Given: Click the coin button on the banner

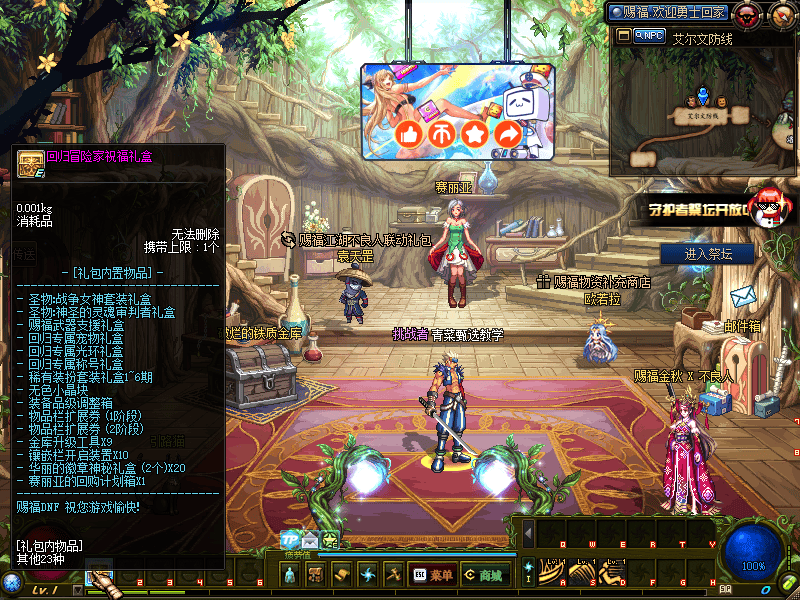Looking at the screenshot, I should [442, 133].
